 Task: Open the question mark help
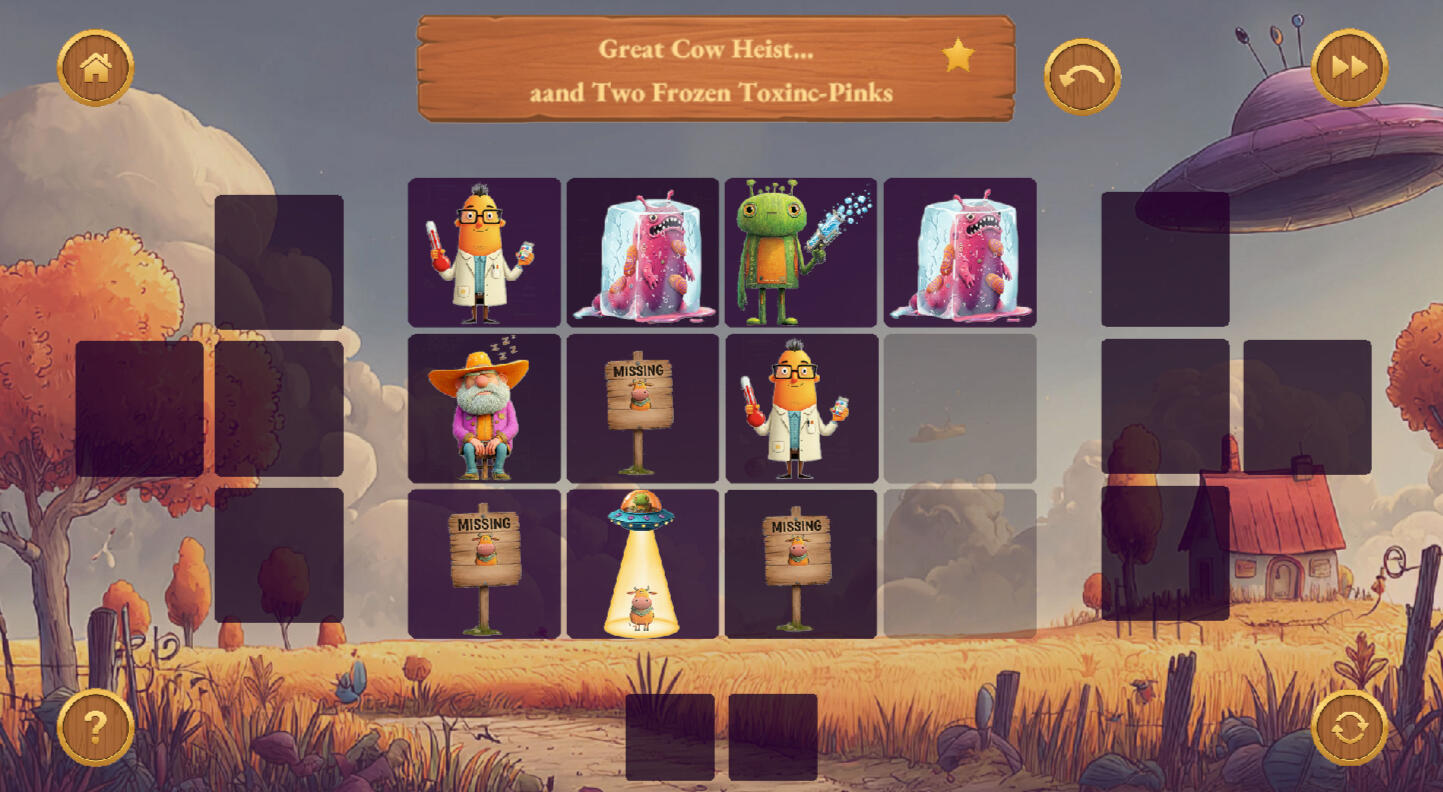(x=96, y=727)
